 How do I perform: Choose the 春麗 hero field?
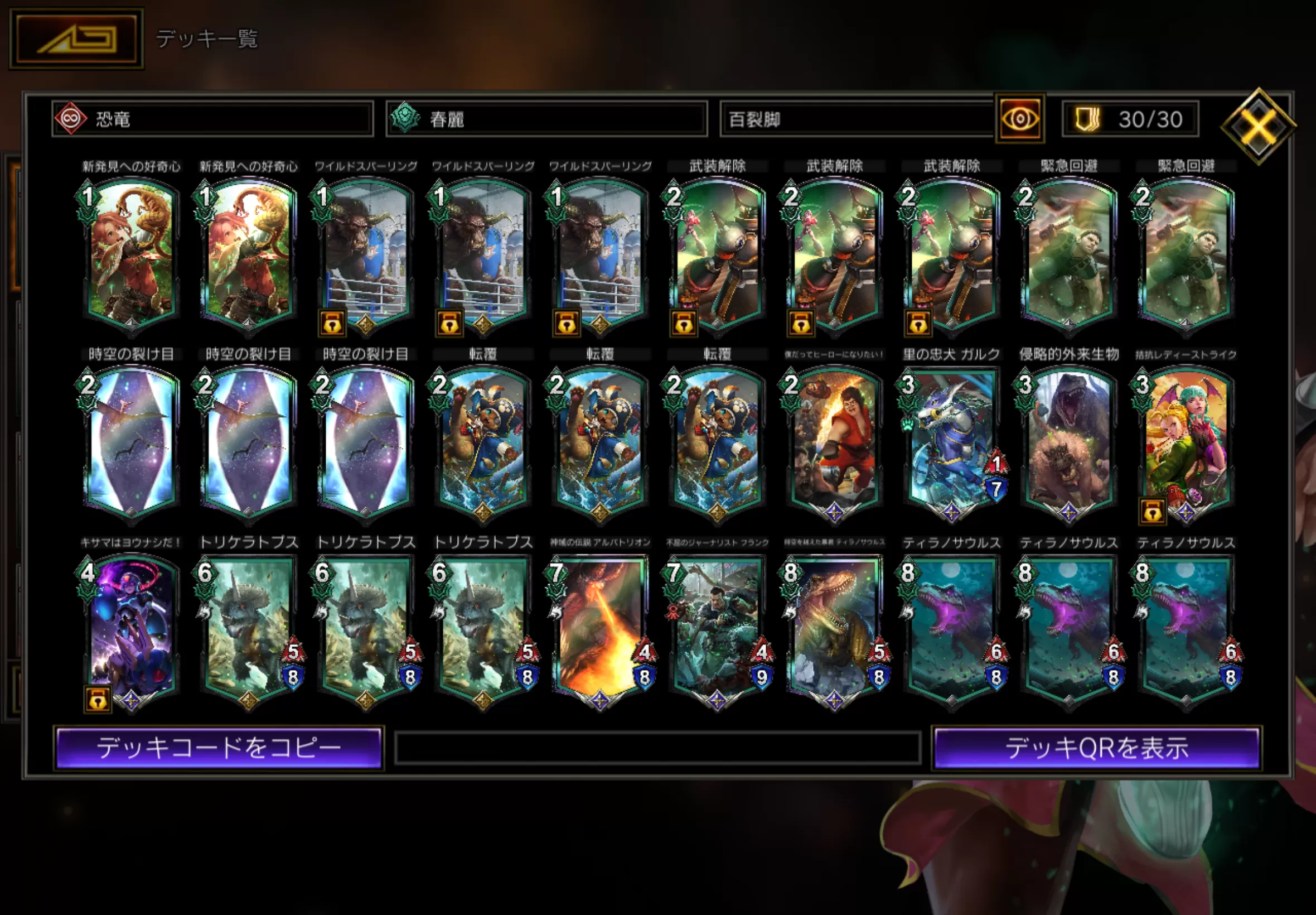[x=546, y=119]
